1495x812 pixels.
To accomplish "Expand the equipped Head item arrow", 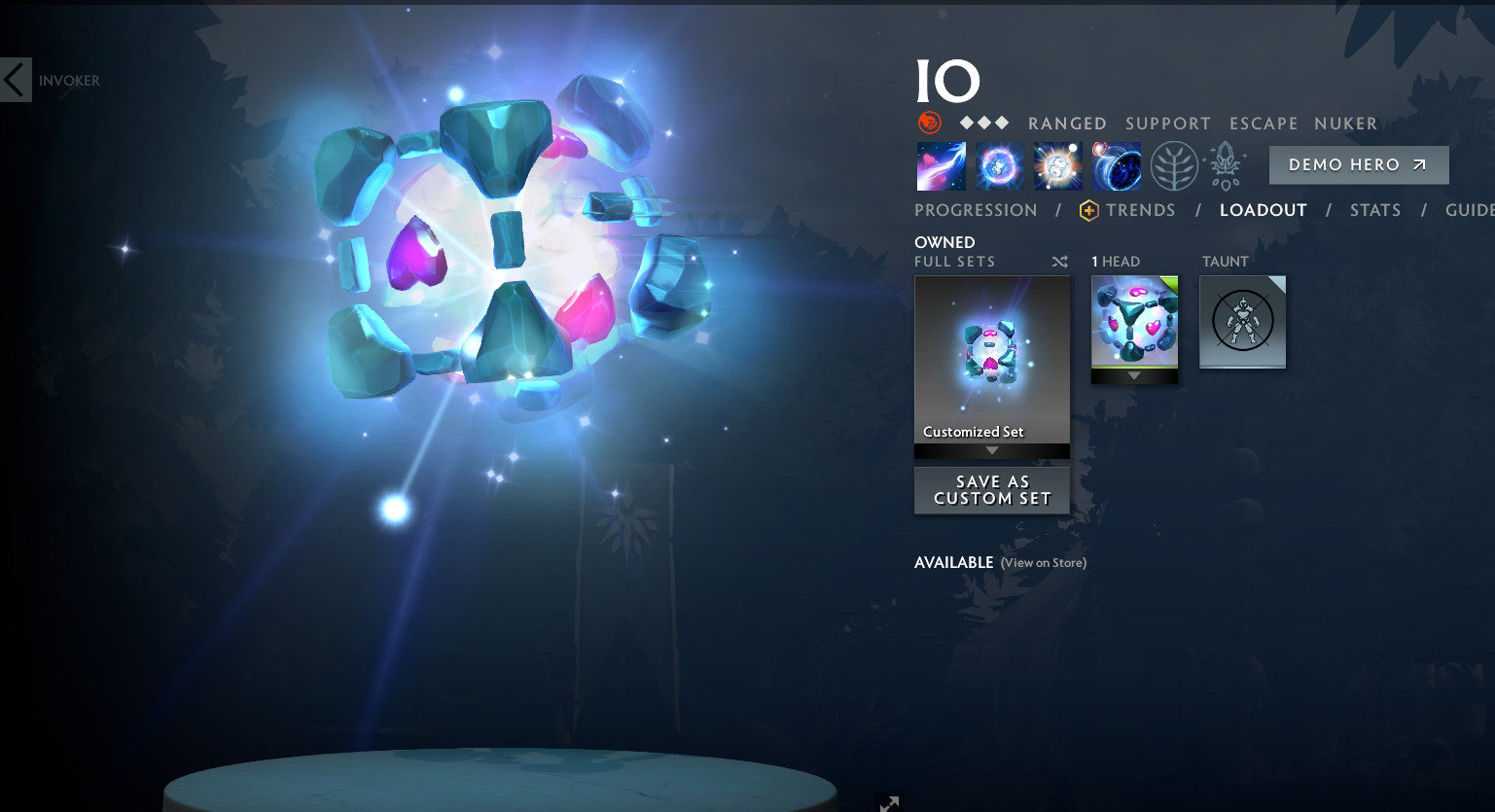I will coord(1133,374).
